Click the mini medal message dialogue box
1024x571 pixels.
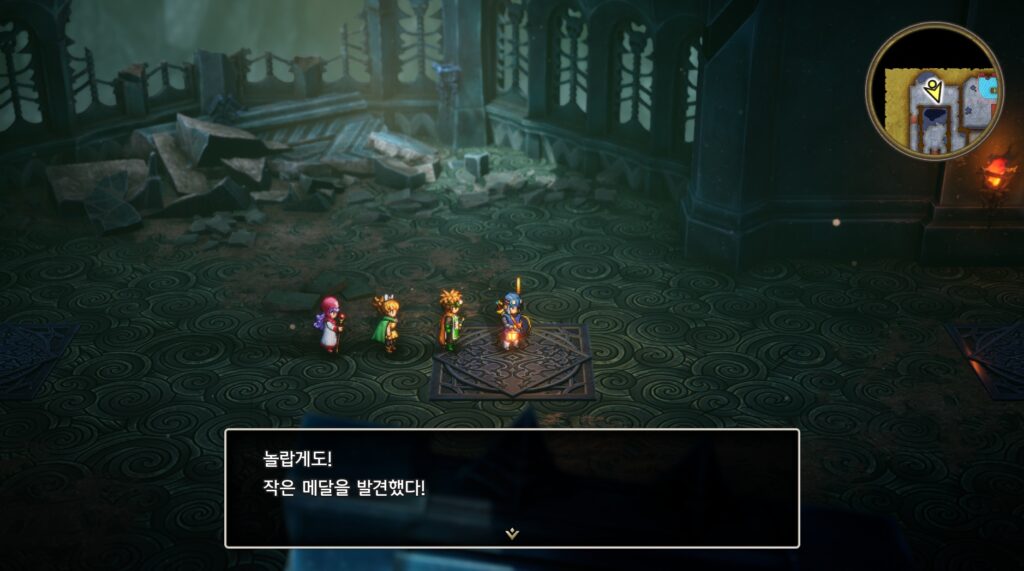[x=511, y=487]
